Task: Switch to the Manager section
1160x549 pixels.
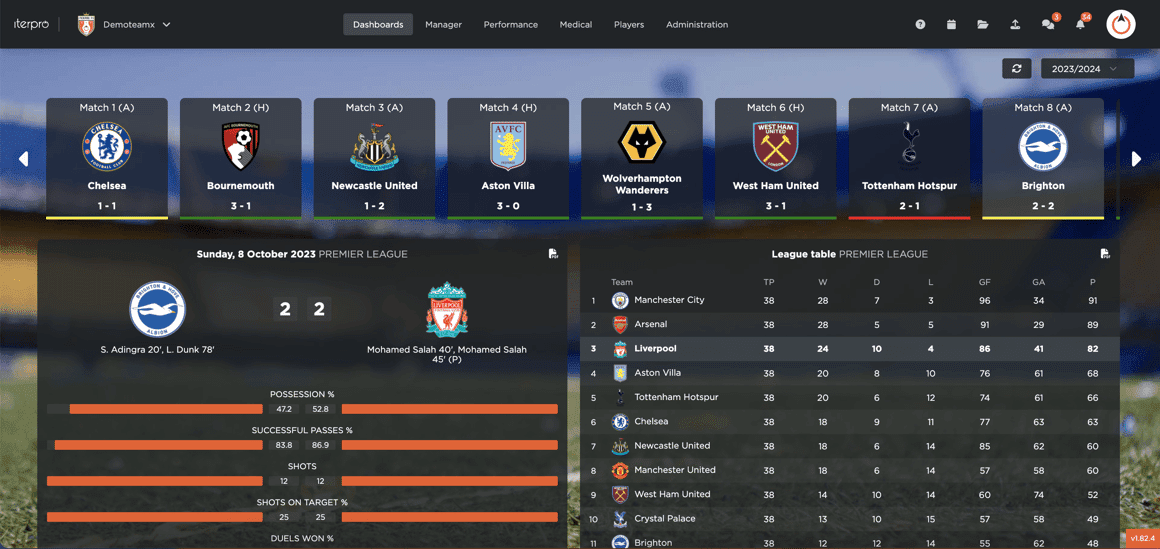Action: coord(443,24)
